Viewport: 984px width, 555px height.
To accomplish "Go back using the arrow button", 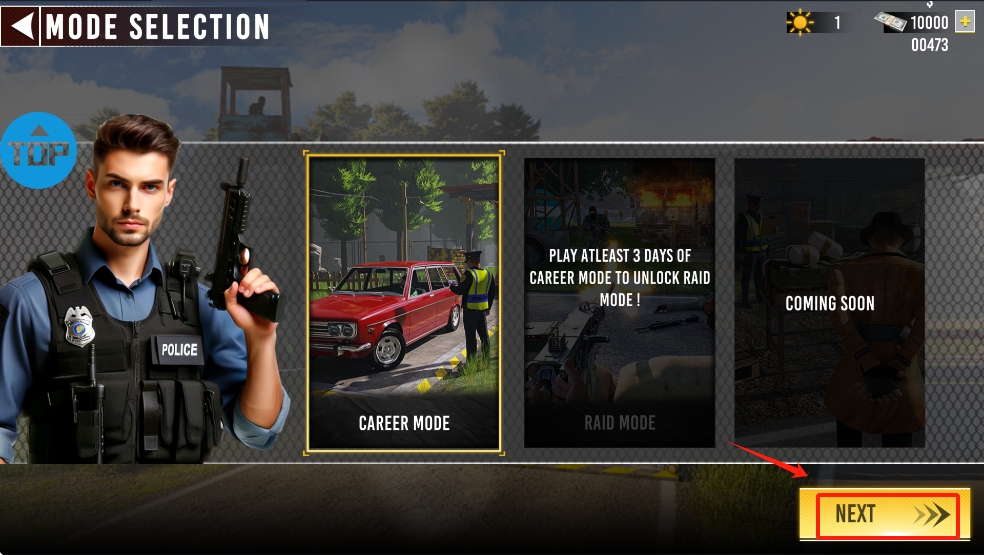I will (20, 26).
